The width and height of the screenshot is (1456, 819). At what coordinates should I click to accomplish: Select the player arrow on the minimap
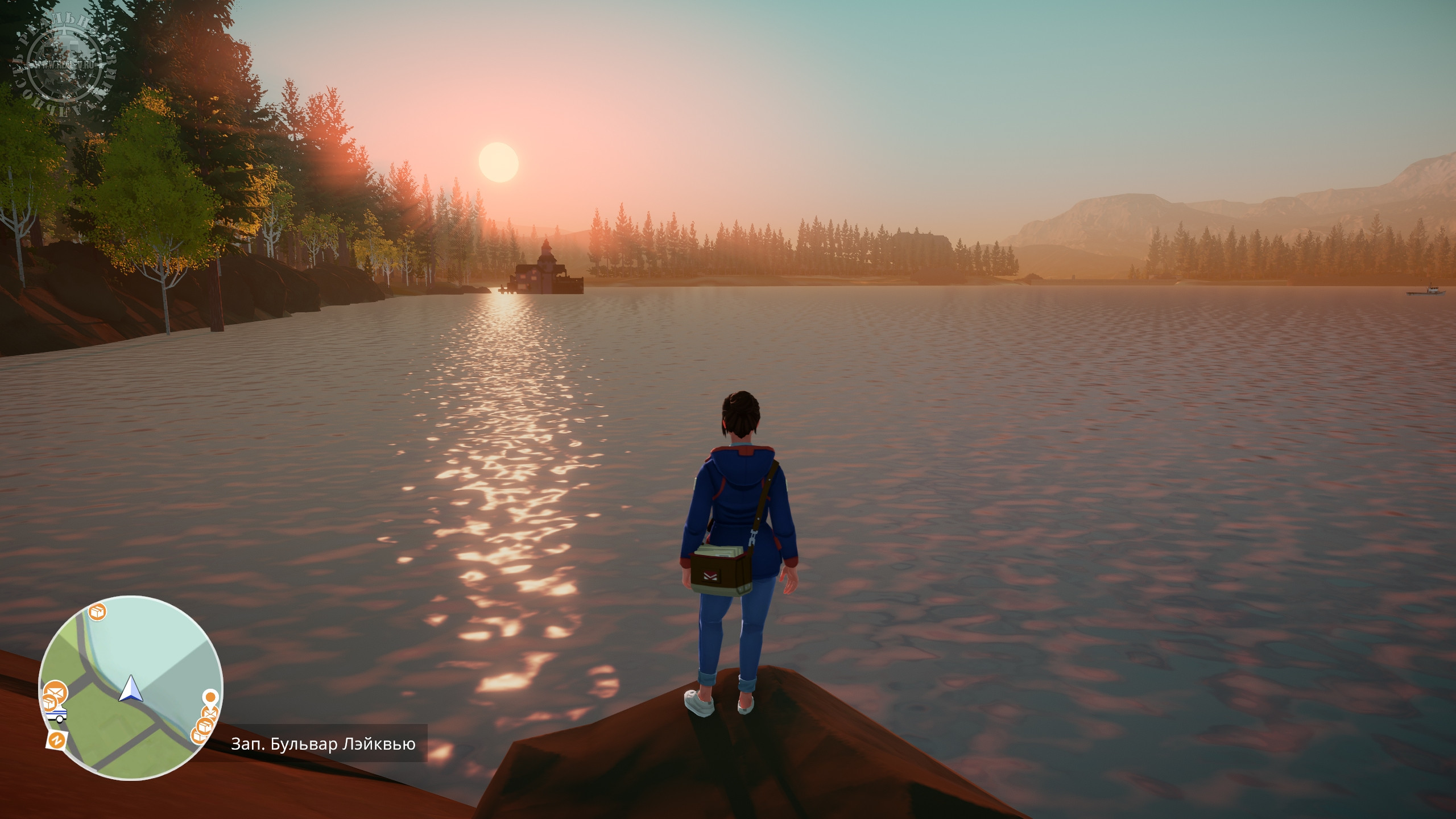tap(131, 689)
